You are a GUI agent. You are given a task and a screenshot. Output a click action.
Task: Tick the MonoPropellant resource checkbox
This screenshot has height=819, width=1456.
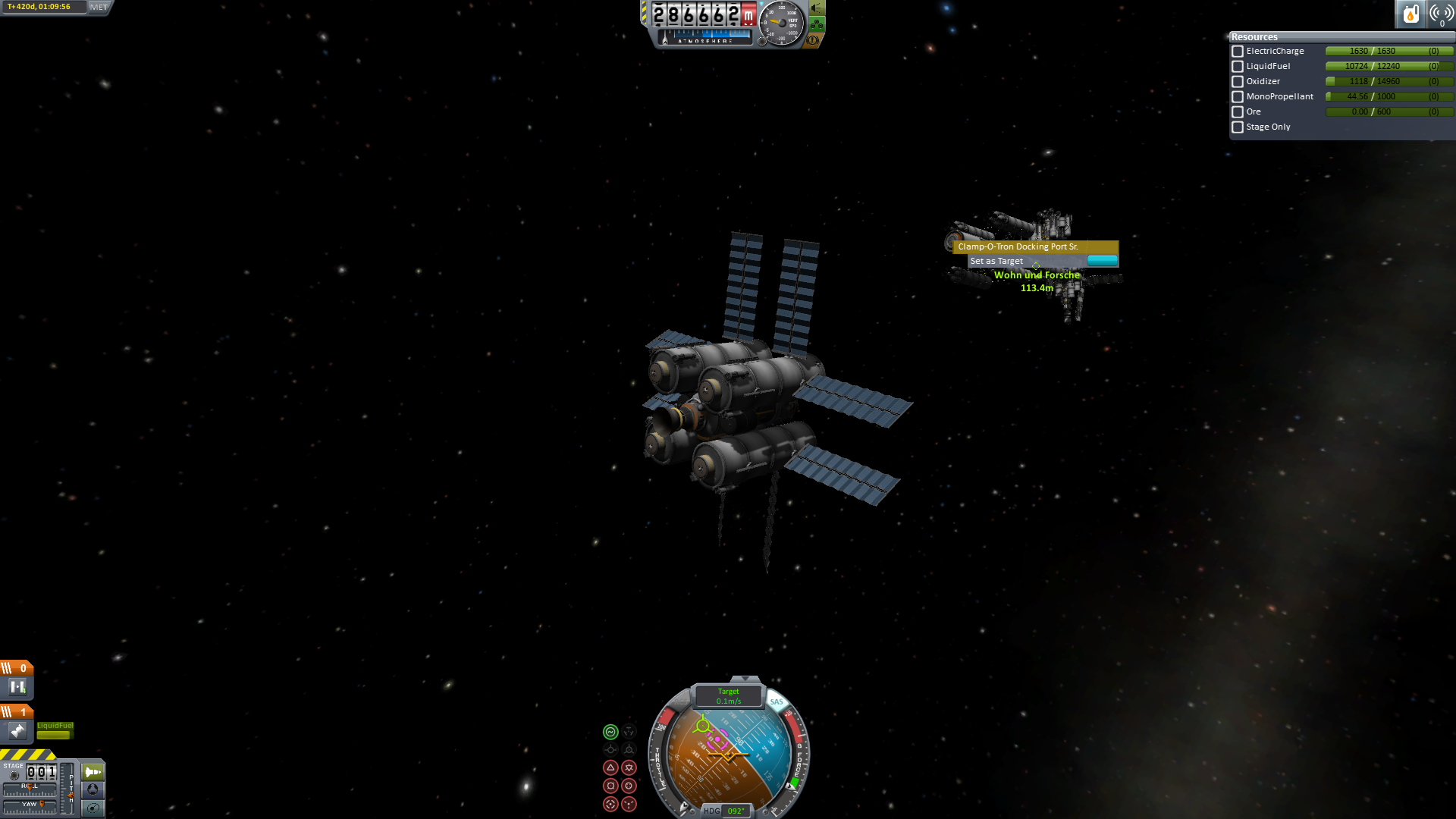(x=1238, y=97)
